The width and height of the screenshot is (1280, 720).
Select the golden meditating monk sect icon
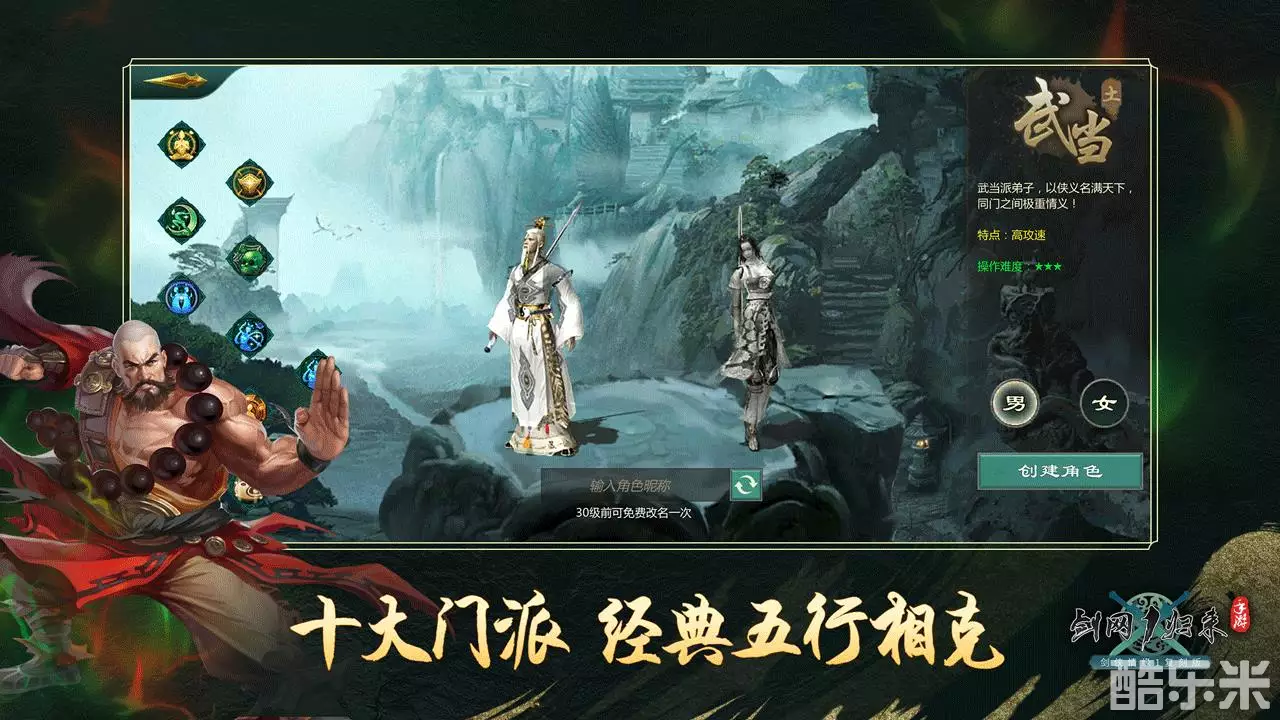[x=180, y=144]
